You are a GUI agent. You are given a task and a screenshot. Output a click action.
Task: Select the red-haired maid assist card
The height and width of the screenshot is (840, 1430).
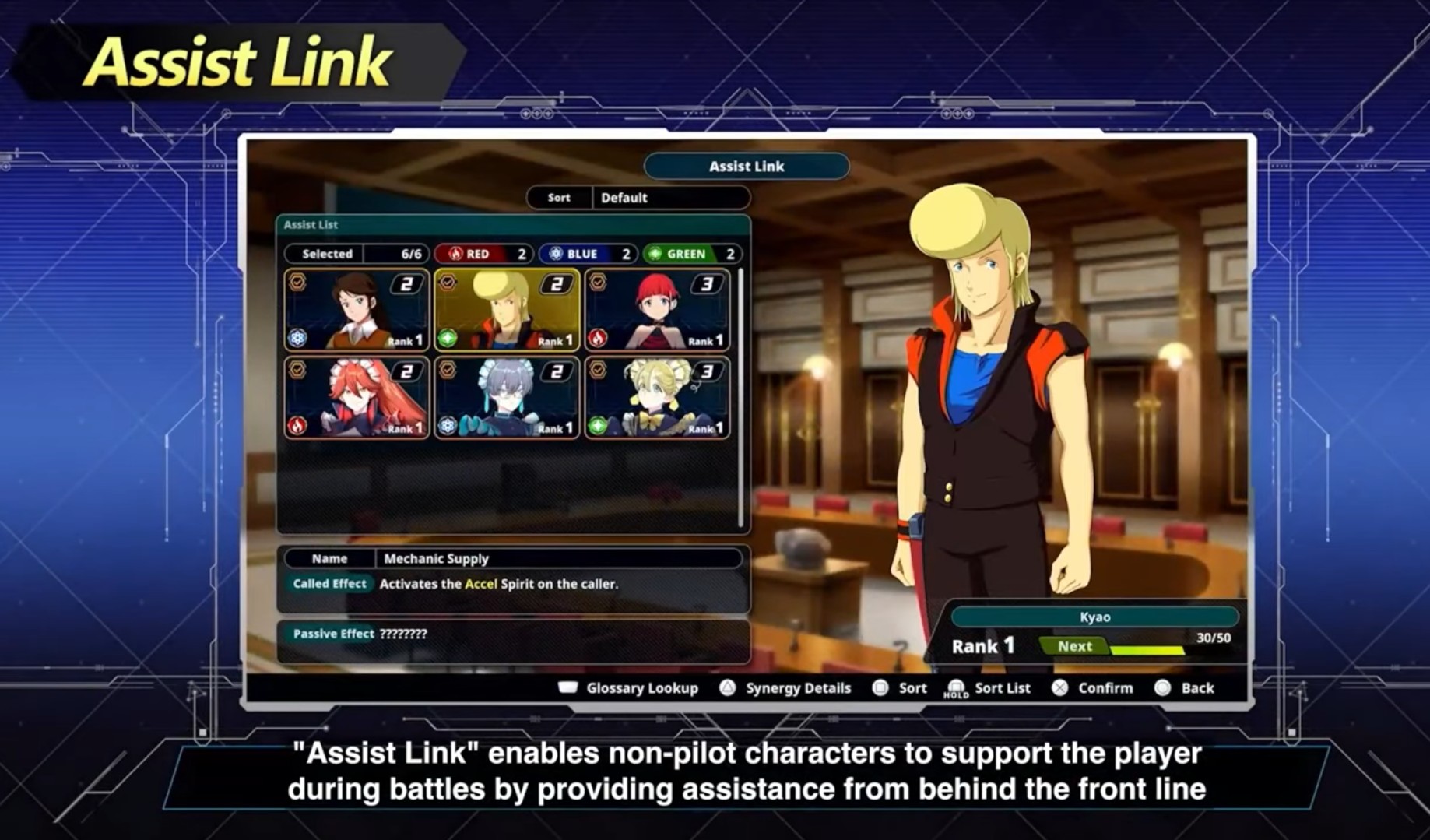pos(357,398)
